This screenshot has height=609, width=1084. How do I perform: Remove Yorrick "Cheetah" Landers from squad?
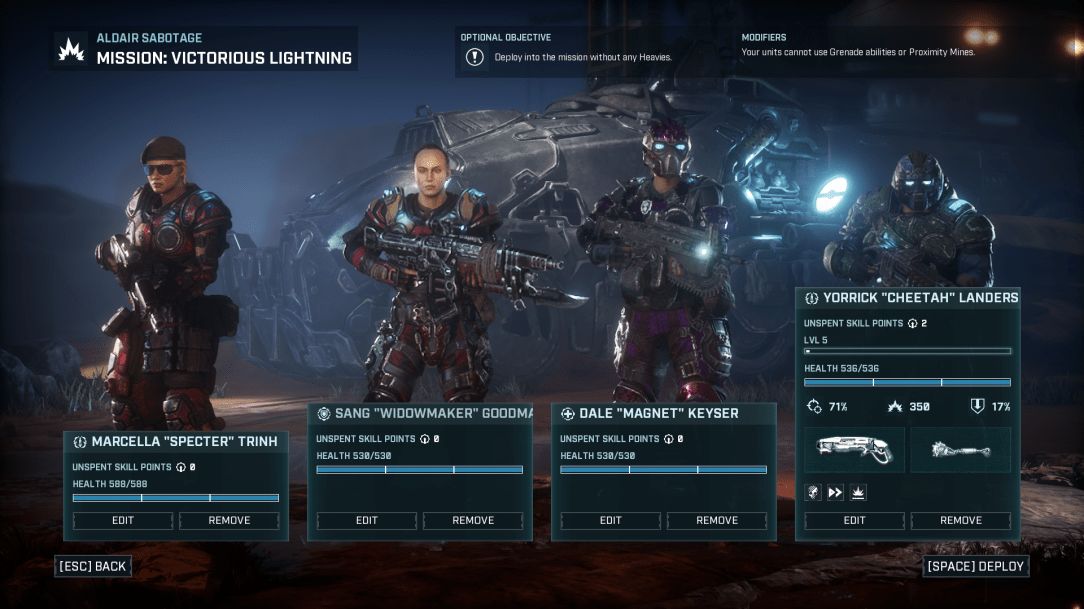pyautogui.click(x=961, y=520)
